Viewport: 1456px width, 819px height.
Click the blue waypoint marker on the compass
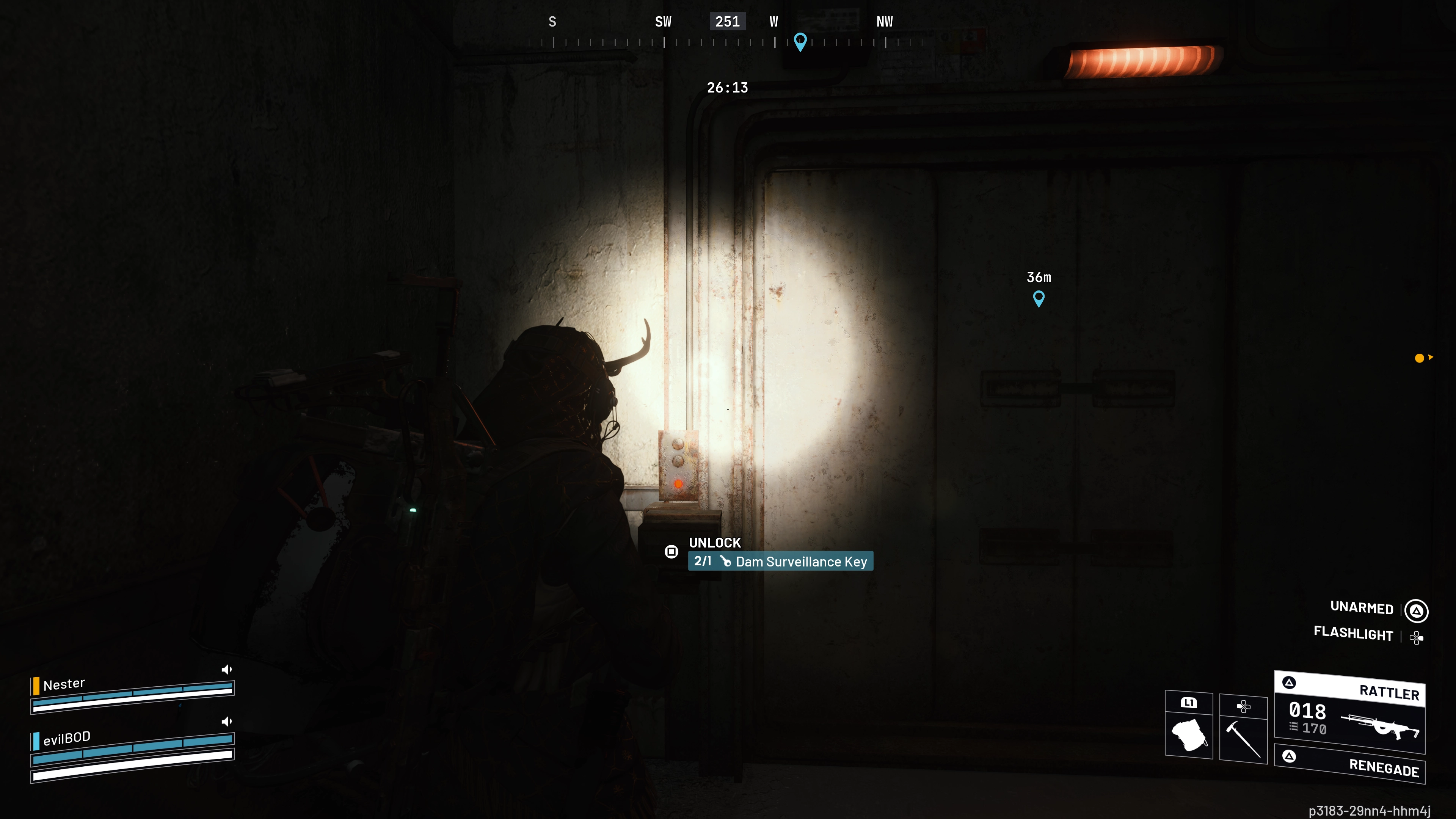pos(800,41)
